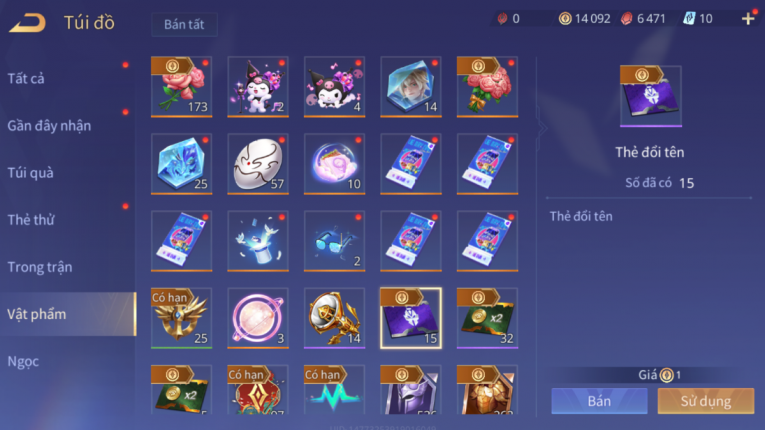Viewport: 765px width, 430px height.
Task: Show the Thẻ thử category
Action: coord(31,219)
